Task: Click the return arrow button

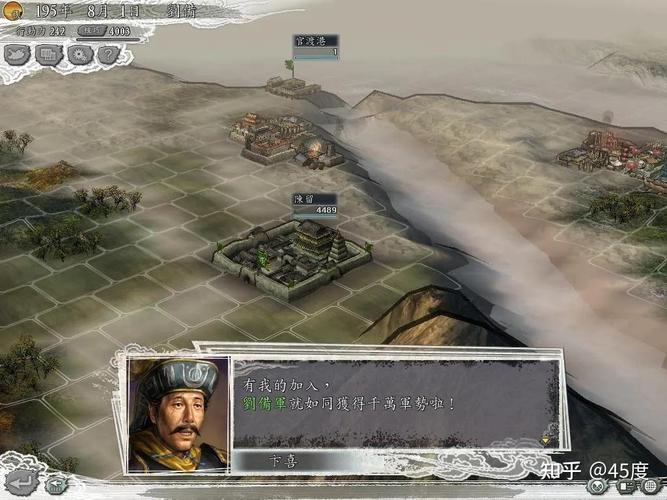Action: [x=24, y=484]
